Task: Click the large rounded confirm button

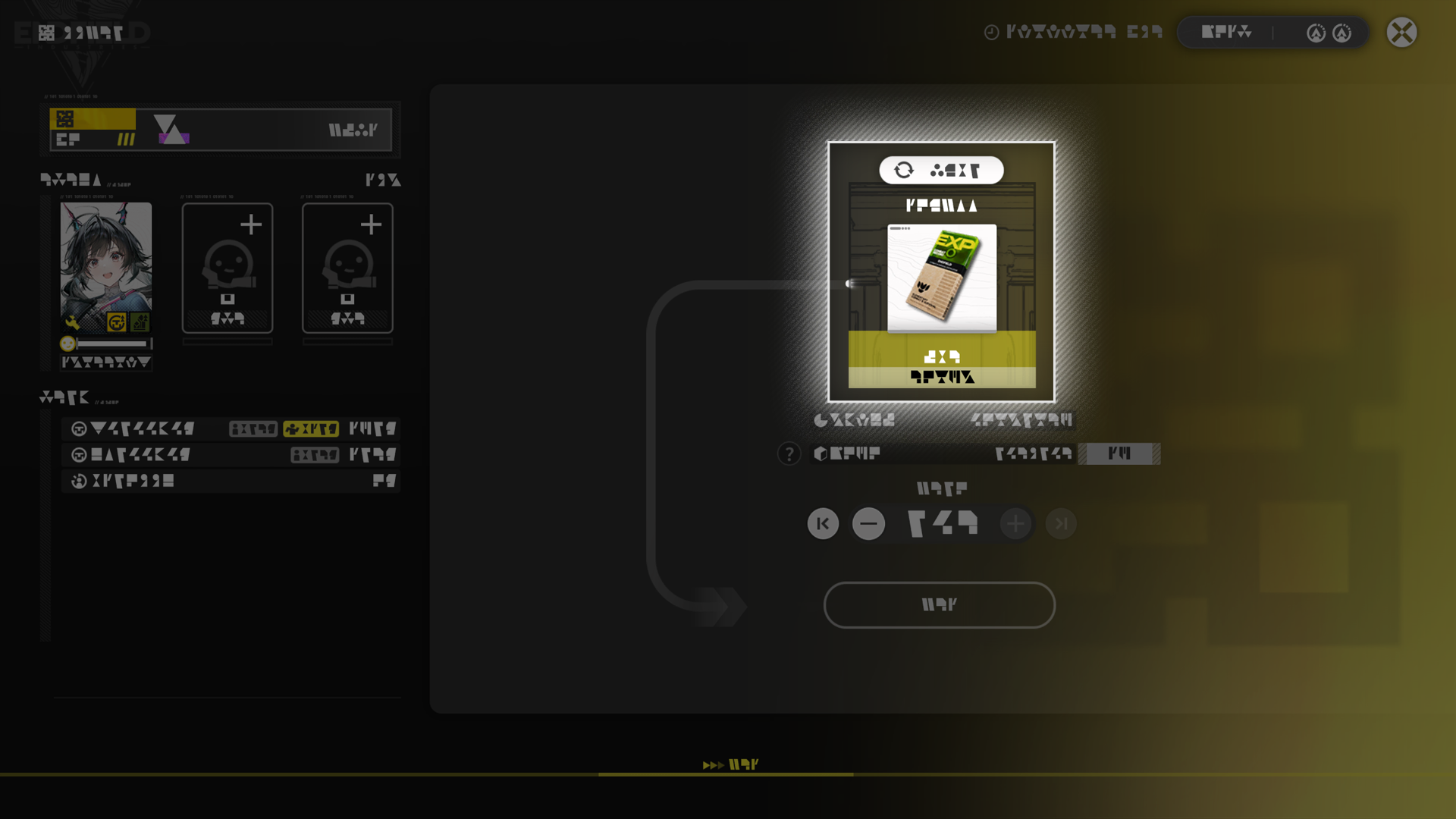Action: tap(939, 604)
